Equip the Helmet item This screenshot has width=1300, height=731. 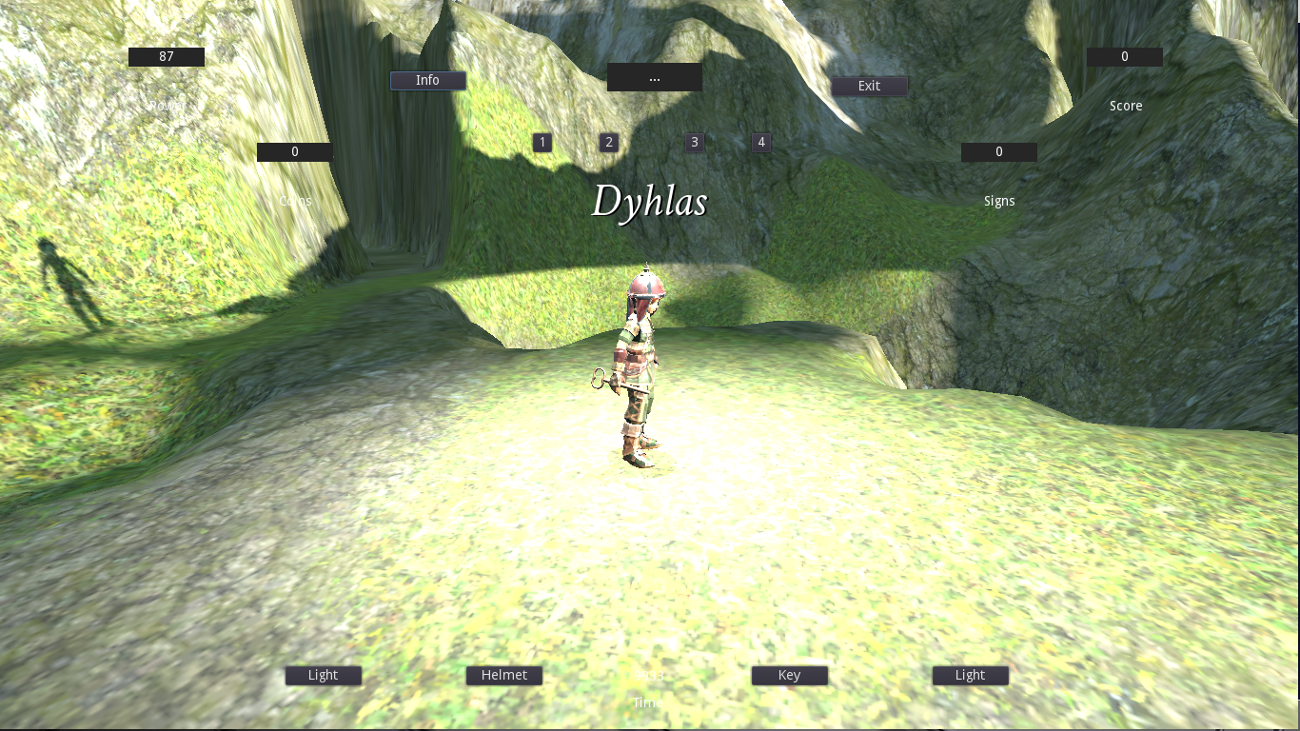tap(504, 675)
